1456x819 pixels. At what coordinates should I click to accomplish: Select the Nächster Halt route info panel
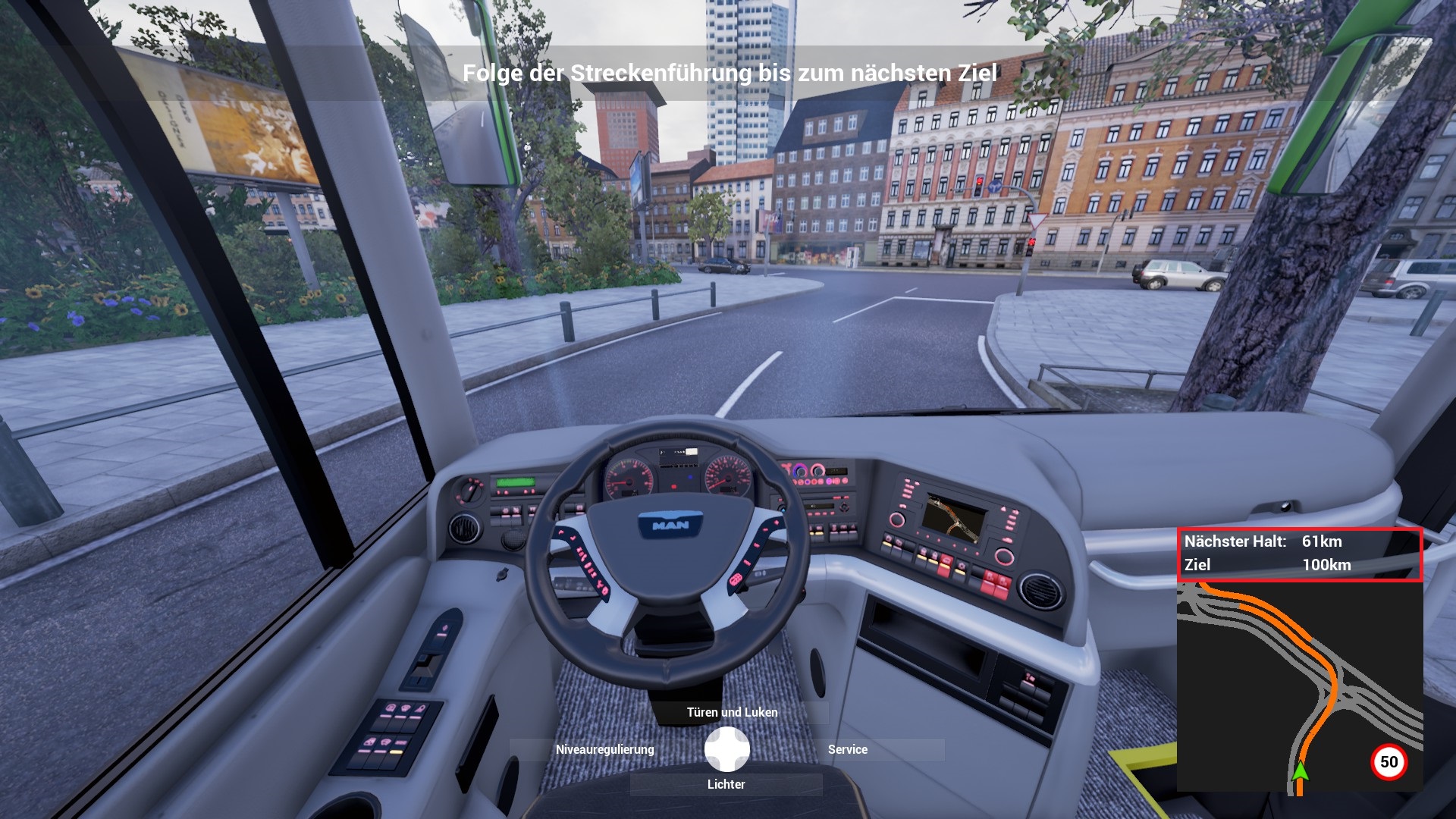tap(1299, 554)
